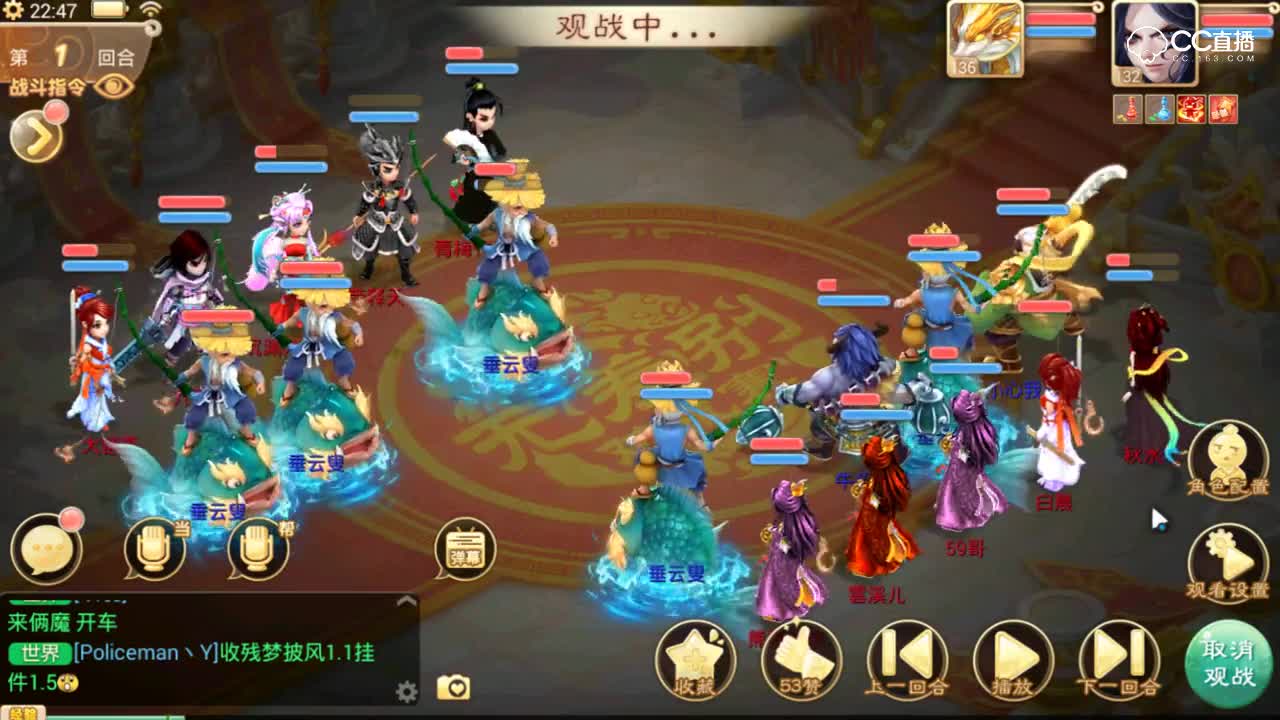Tap the blue potion item icon

coord(1160,108)
